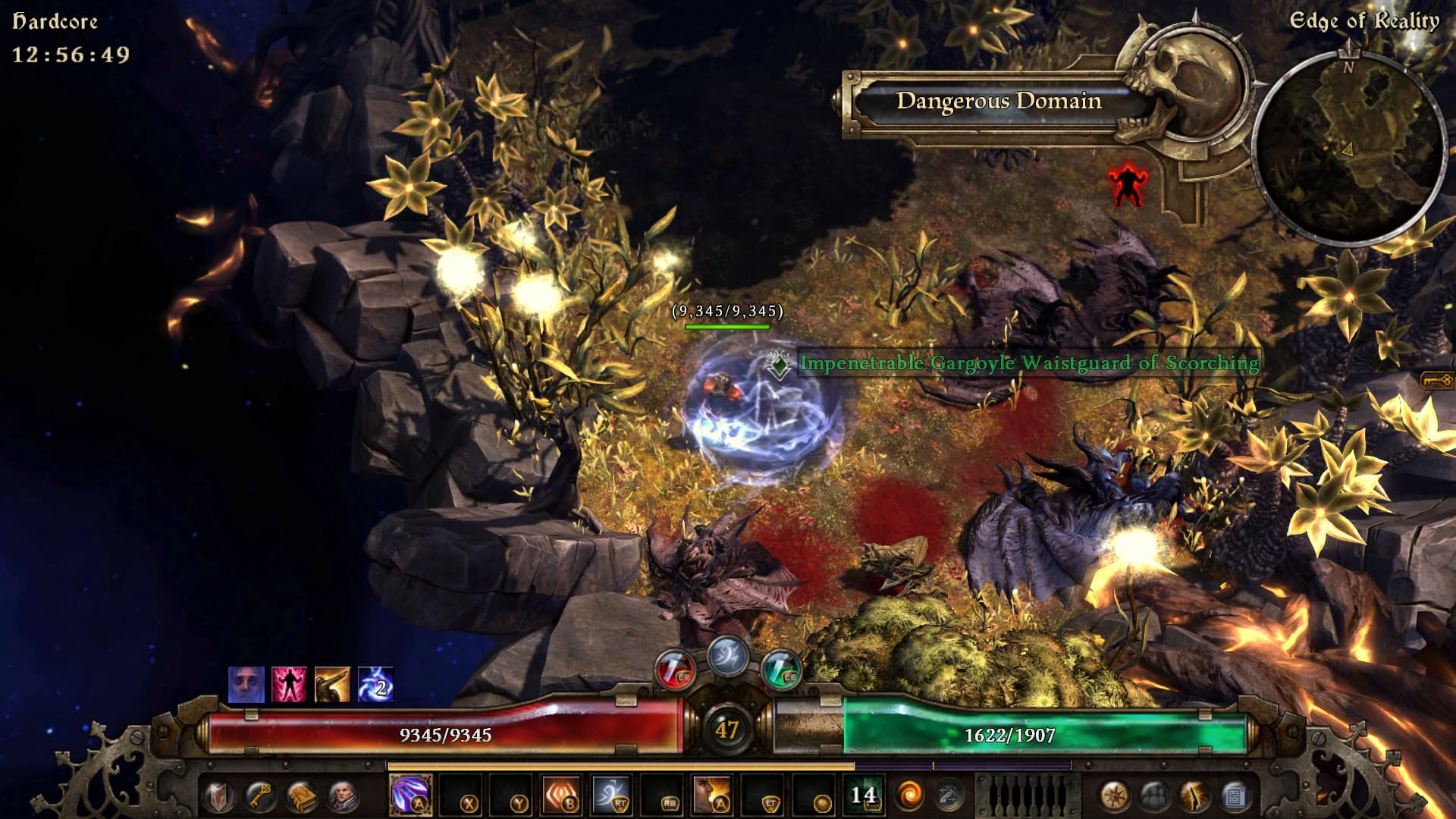Open the blue document log icon
The width and height of the screenshot is (1456, 819).
1235,796
